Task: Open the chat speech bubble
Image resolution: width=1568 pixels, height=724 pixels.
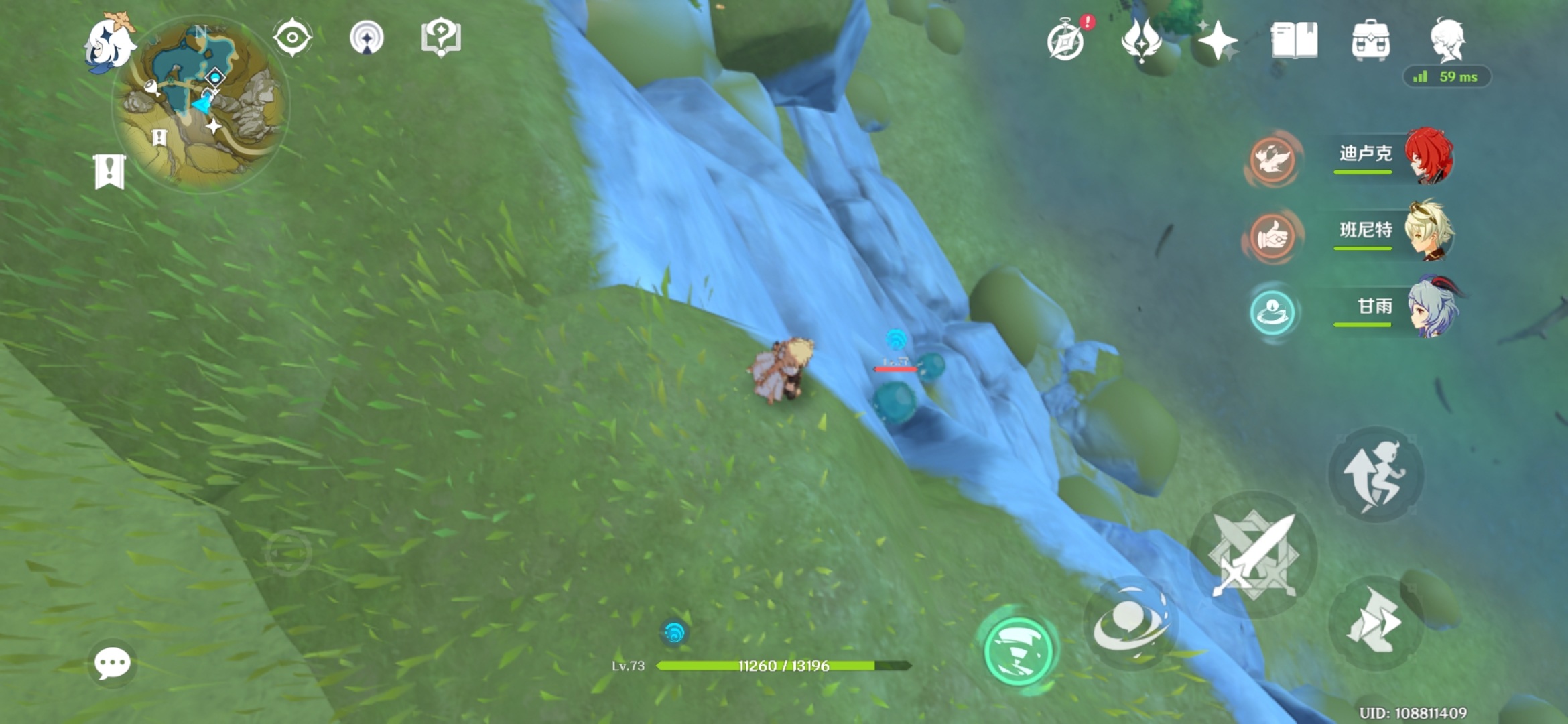Action: (112, 664)
